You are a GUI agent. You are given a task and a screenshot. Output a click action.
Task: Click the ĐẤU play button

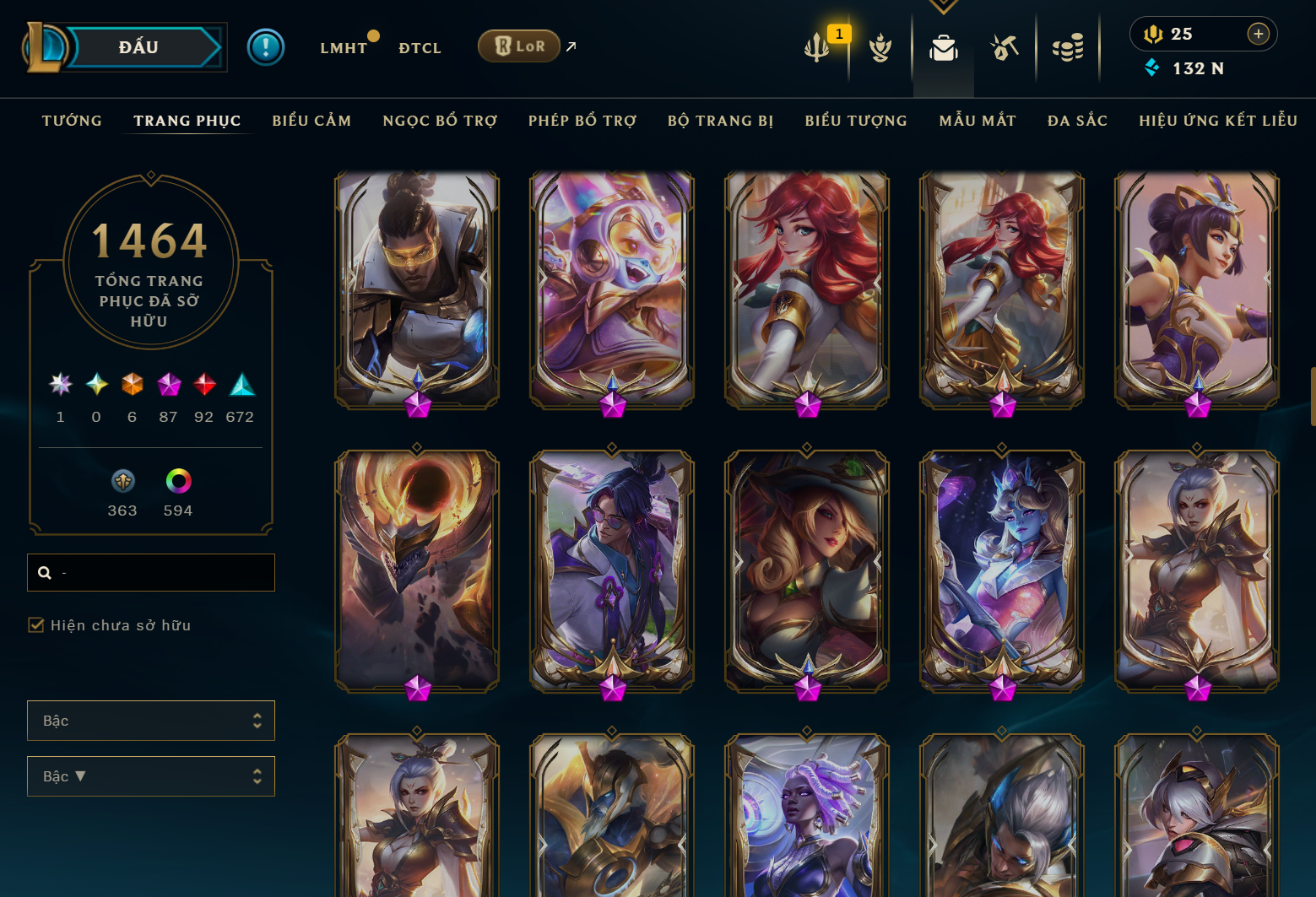(x=139, y=47)
